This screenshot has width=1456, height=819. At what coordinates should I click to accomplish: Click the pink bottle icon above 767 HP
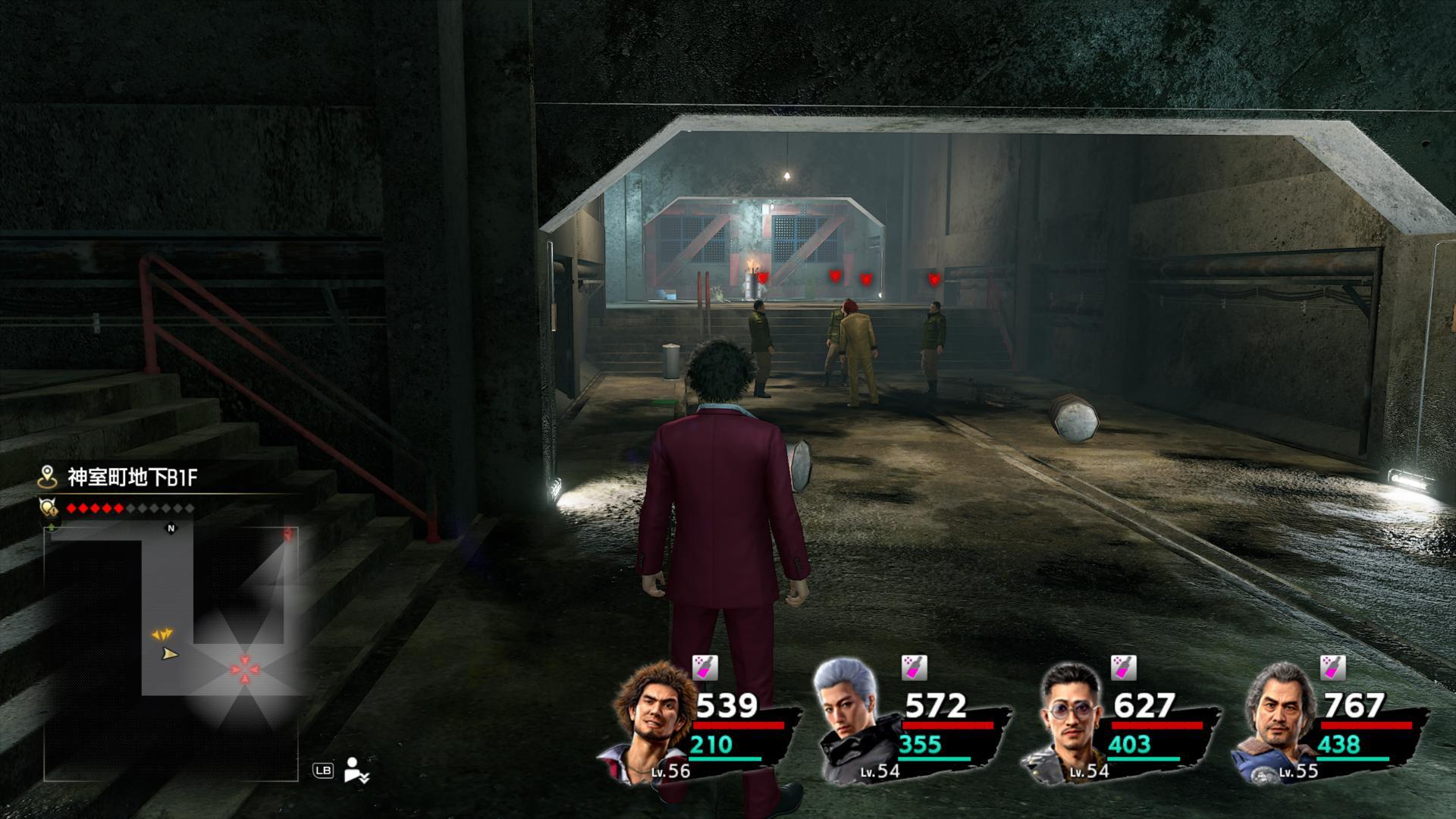click(x=1332, y=667)
